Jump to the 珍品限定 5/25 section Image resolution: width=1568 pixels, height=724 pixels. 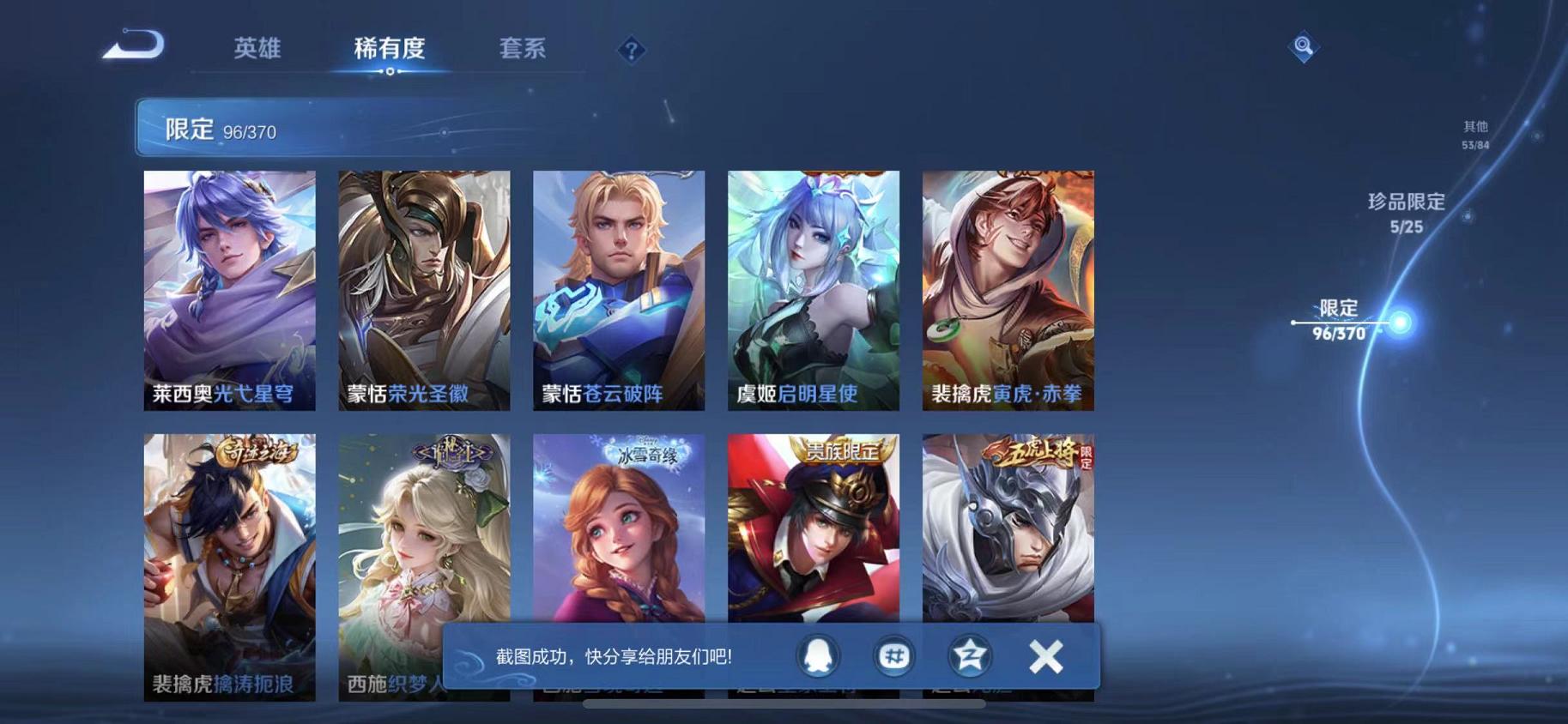[1406, 214]
